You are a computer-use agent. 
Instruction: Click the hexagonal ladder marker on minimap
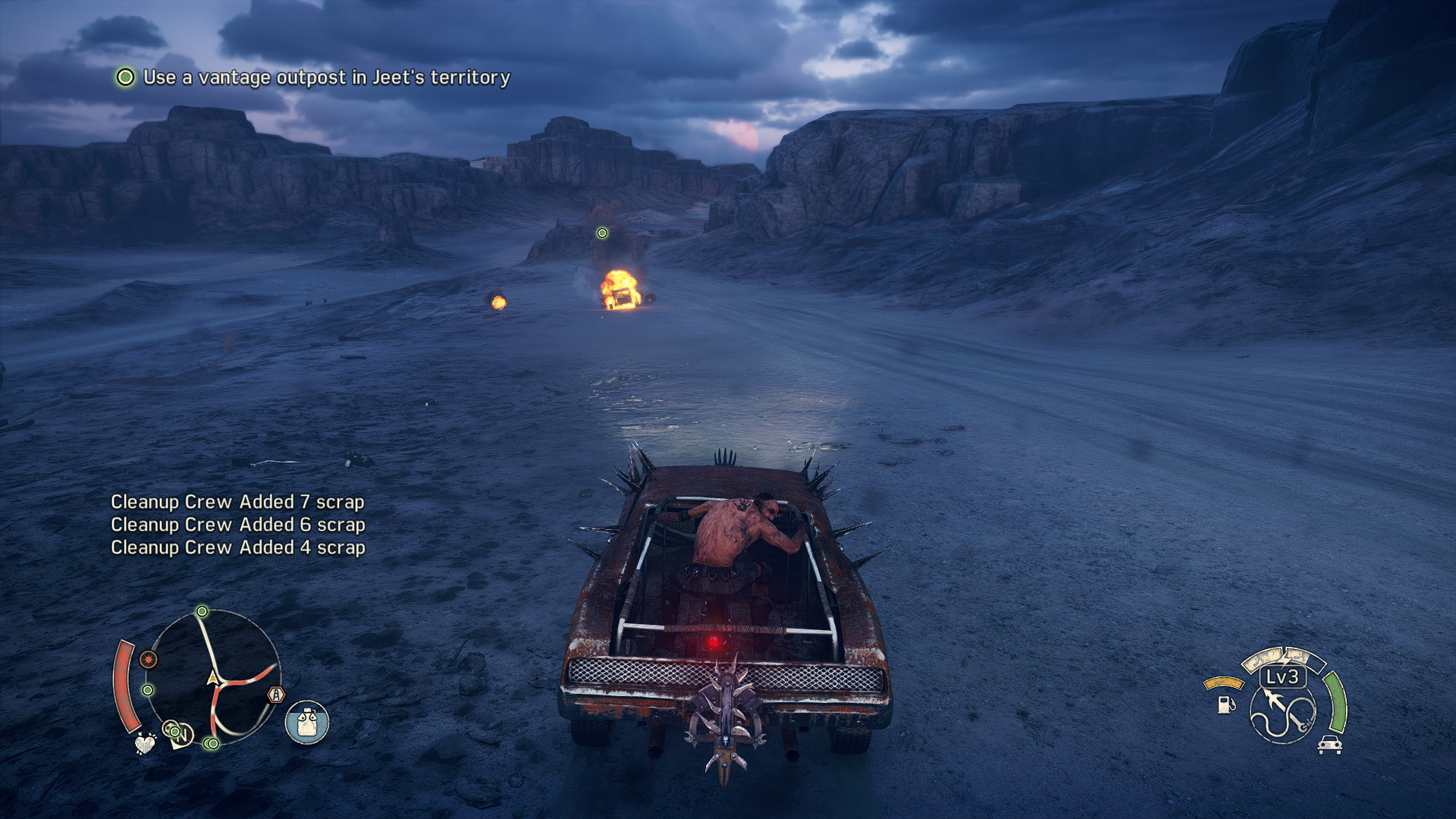[276, 694]
